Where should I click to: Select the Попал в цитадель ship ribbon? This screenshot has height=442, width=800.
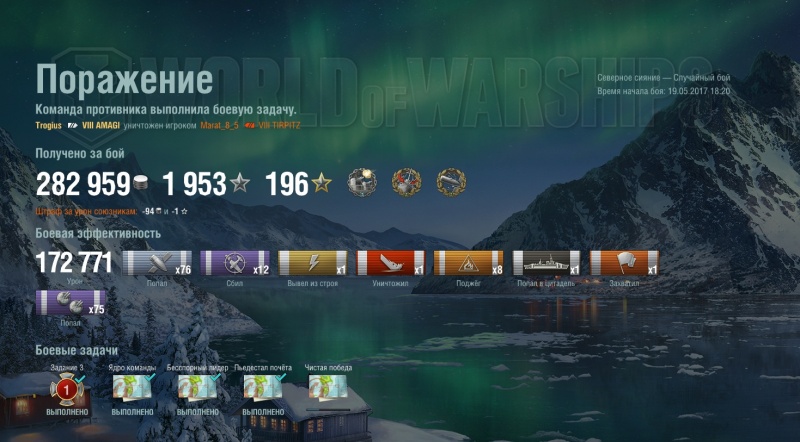tap(546, 263)
